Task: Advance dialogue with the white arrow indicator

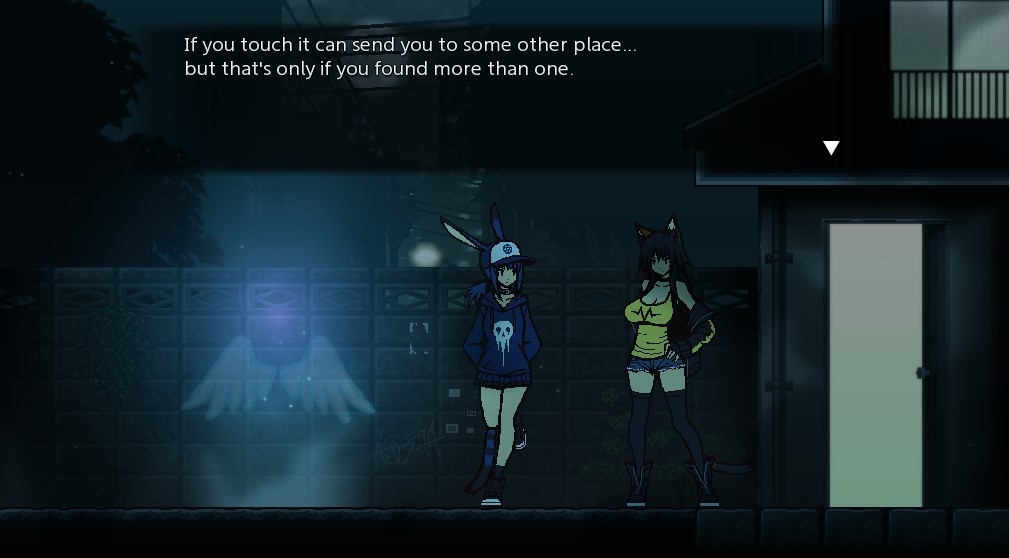Action: (x=830, y=148)
